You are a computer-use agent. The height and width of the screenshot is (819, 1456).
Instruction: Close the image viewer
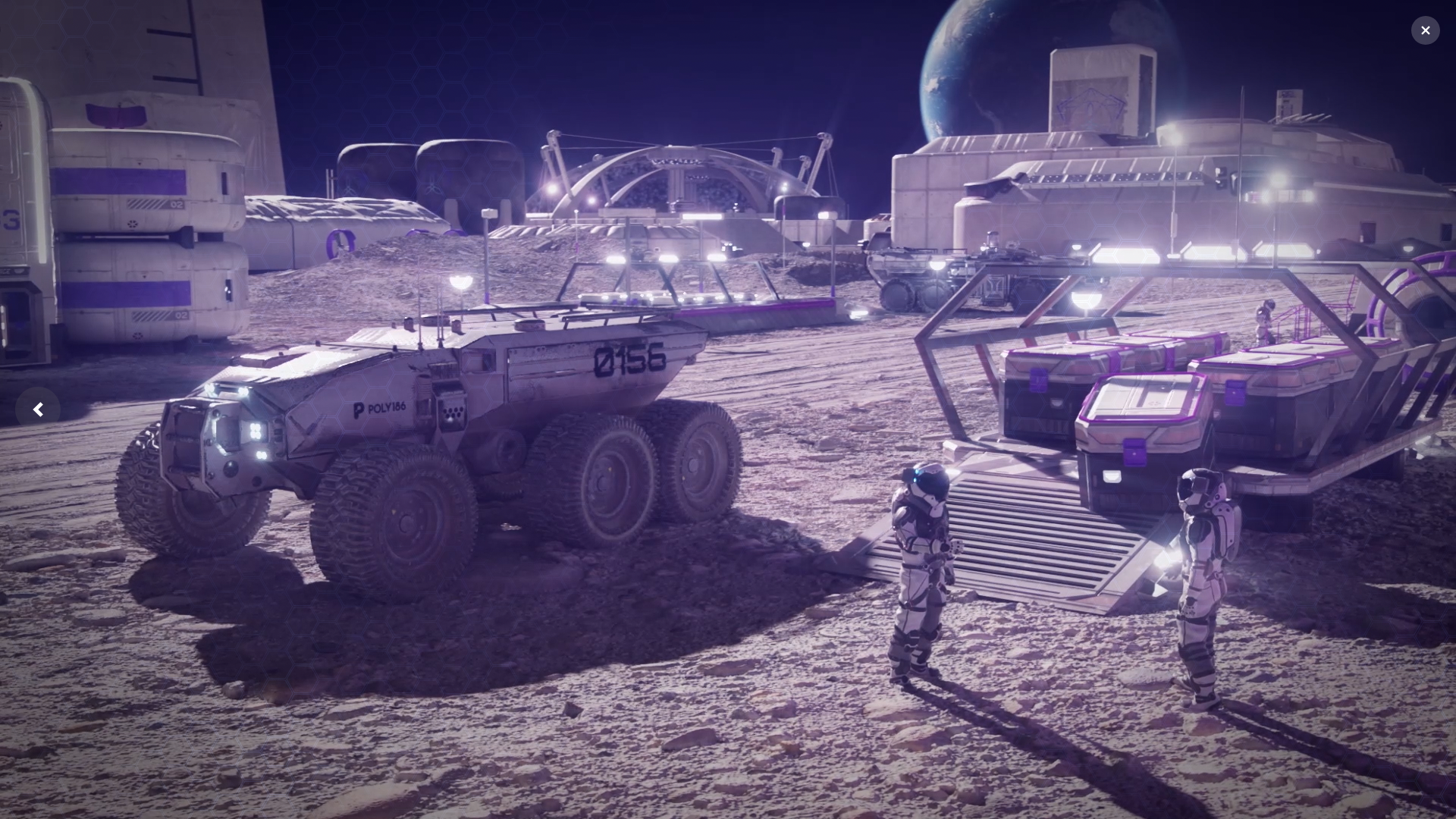[1425, 30]
